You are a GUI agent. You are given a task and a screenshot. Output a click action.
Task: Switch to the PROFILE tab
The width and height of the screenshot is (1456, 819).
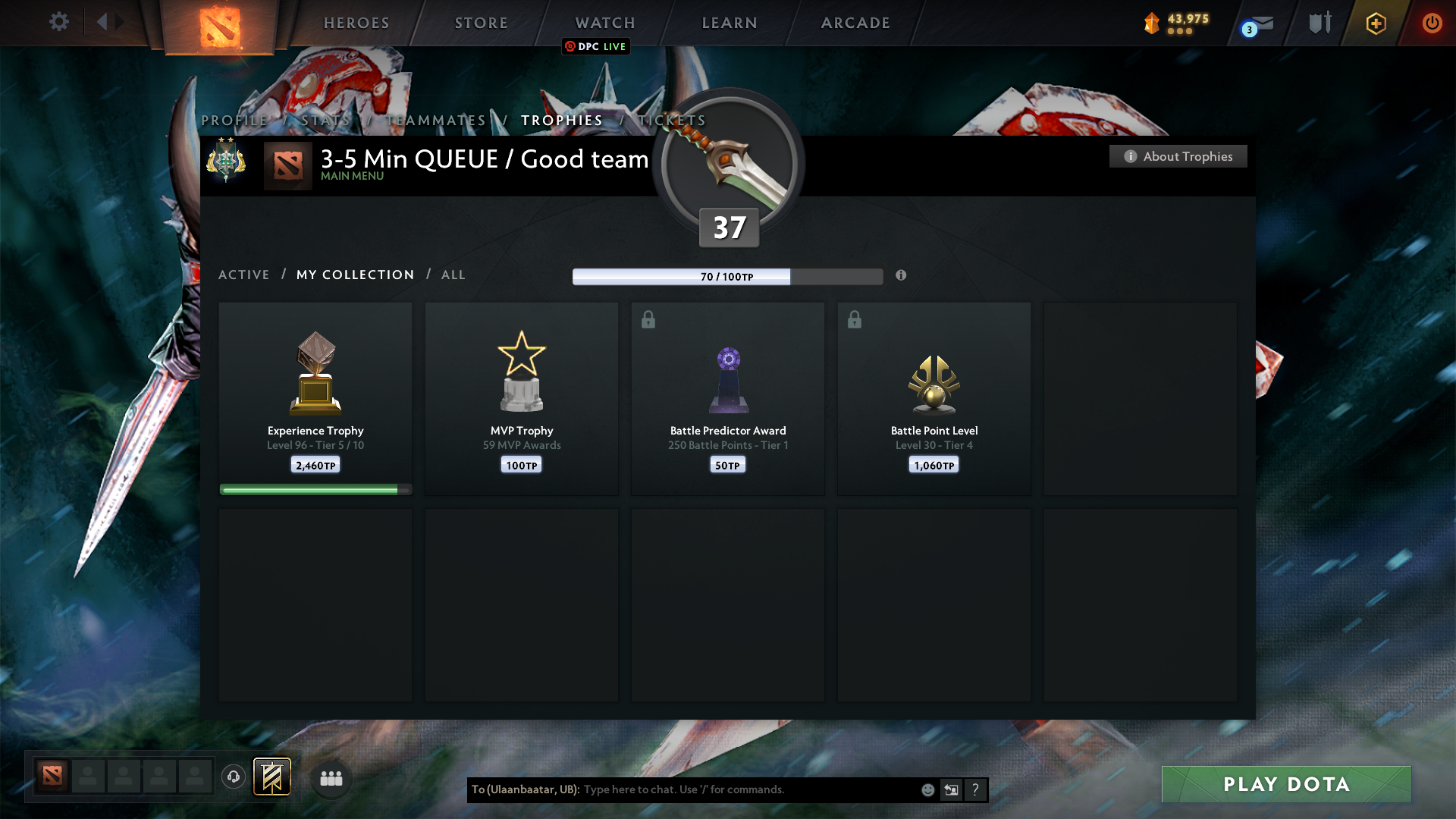coord(234,120)
